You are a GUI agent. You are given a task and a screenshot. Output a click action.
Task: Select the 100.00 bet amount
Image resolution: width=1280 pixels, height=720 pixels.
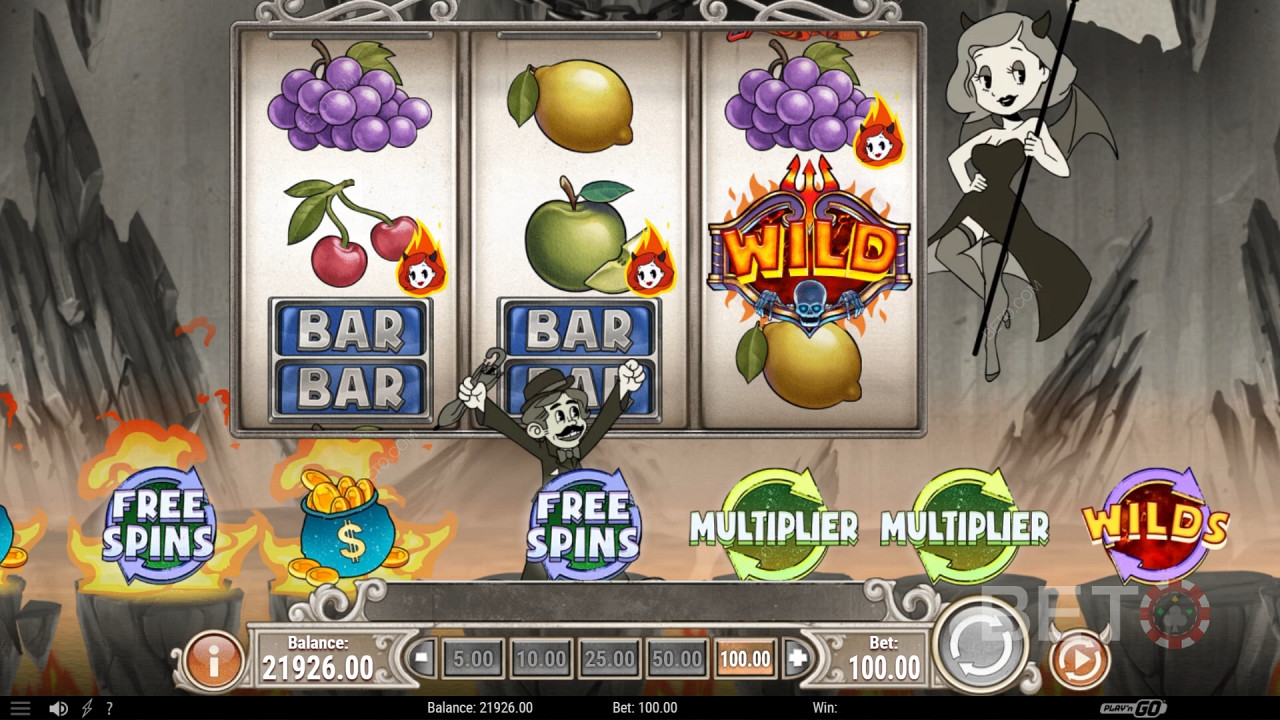(x=745, y=659)
